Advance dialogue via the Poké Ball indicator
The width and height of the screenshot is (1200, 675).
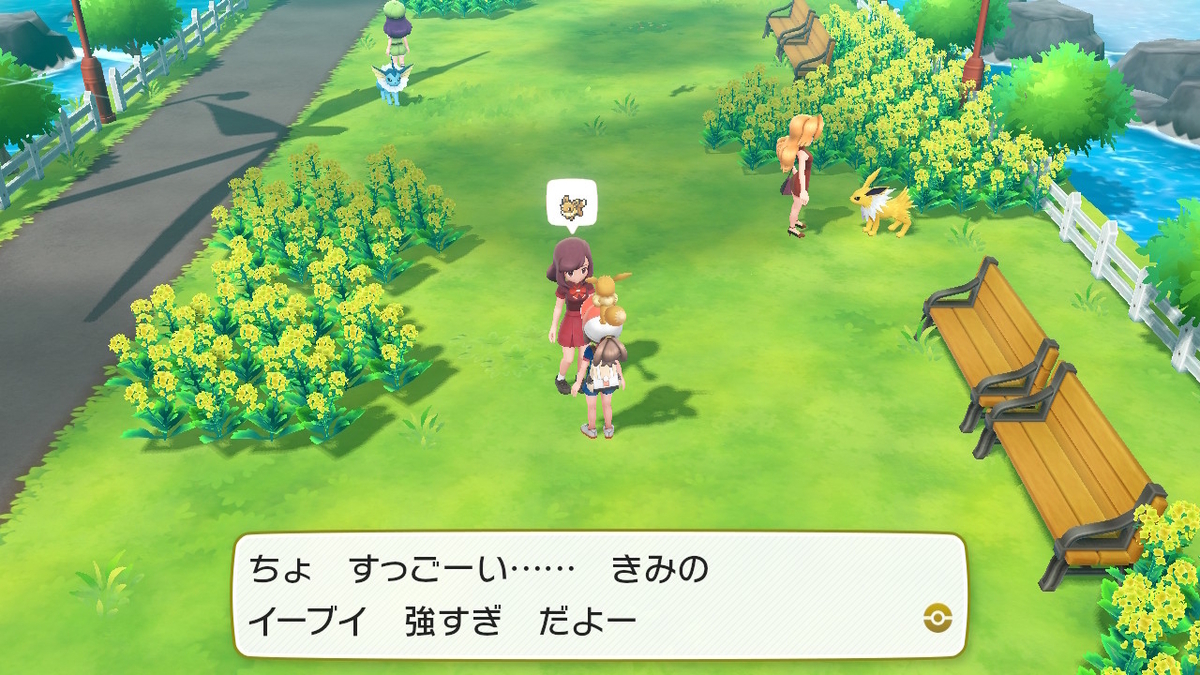click(938, 618)
